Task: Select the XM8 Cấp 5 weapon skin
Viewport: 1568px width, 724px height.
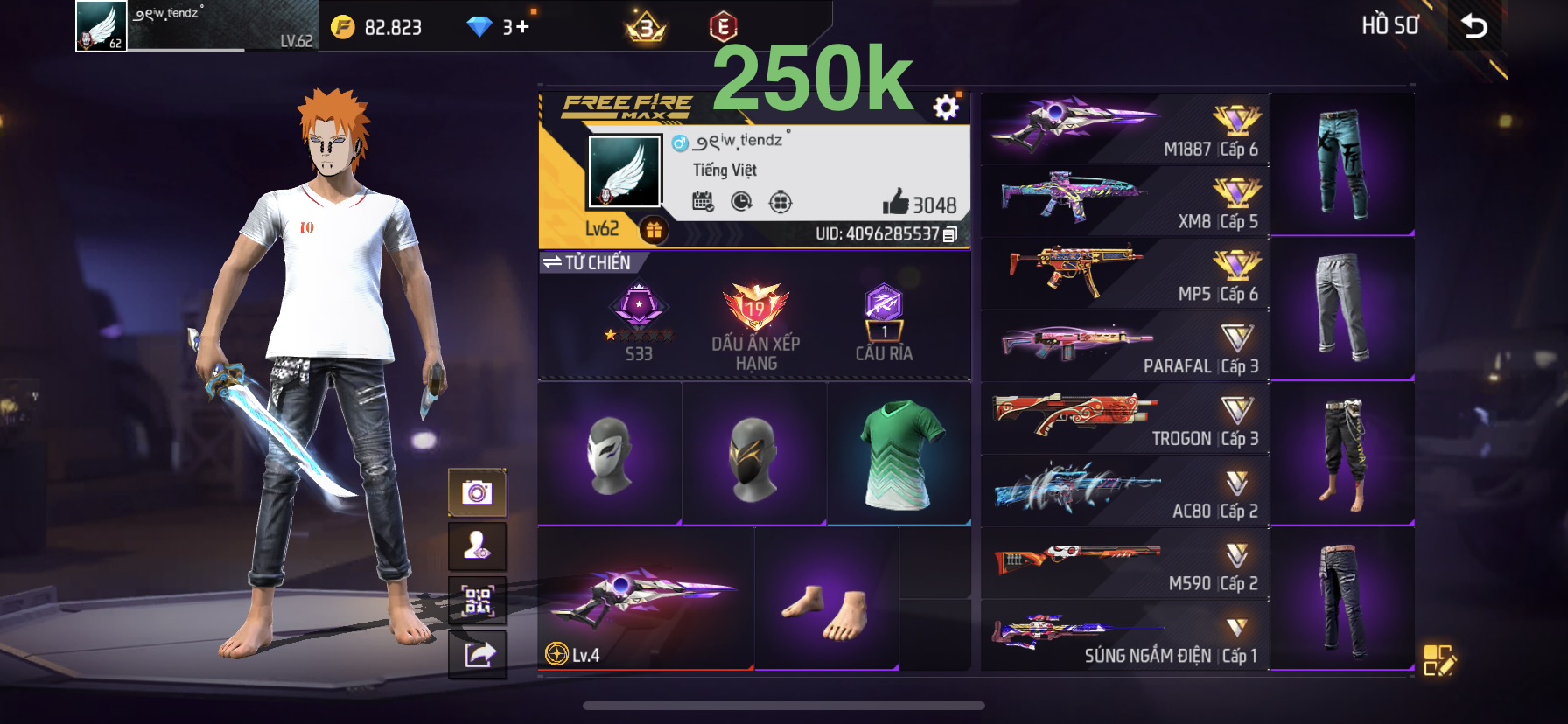Action: [1124, 201]
